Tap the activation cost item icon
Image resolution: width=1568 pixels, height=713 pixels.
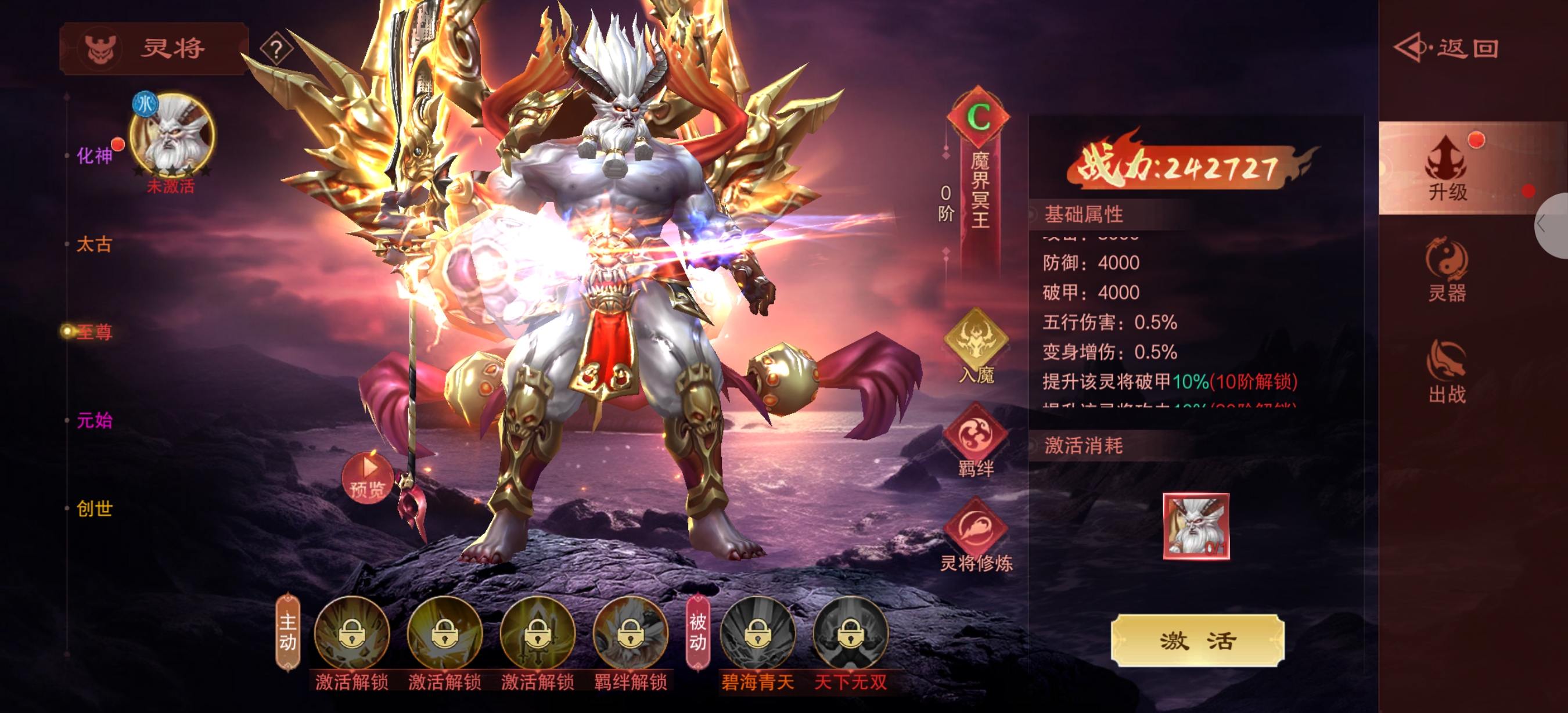1196,526
